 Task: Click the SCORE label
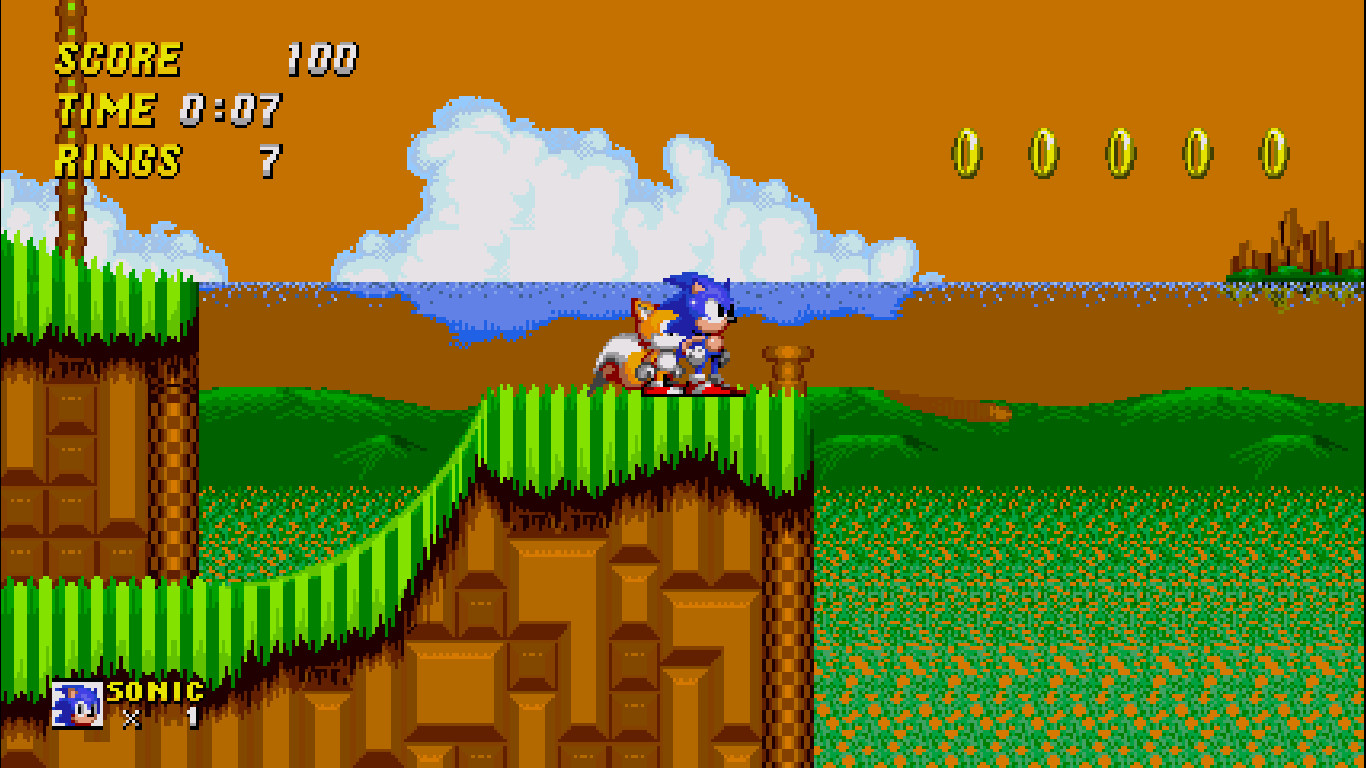(x=118, y=58)
